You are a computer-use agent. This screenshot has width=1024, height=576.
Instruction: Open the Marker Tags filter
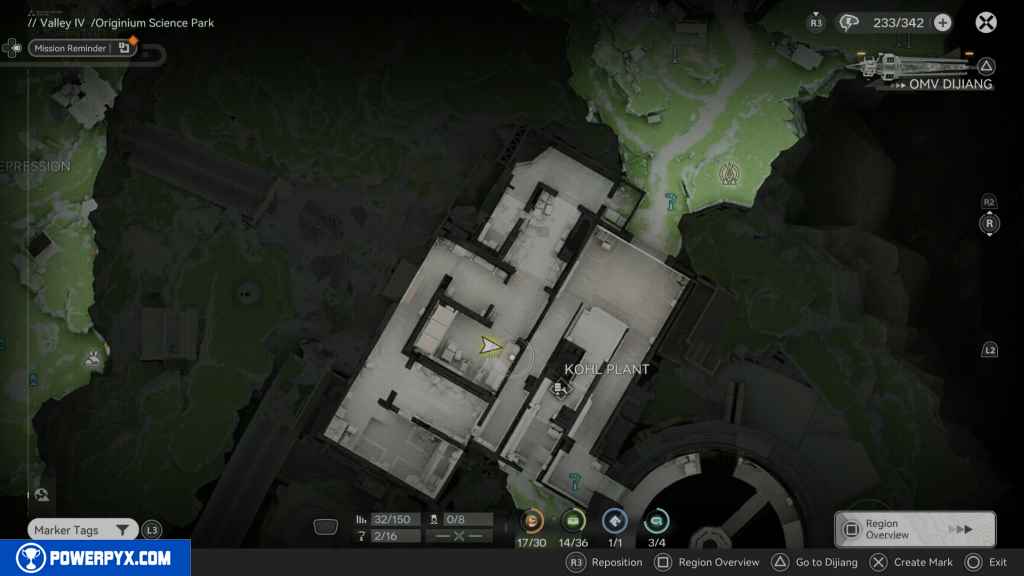pyautogui.click(x=82, y=530)
